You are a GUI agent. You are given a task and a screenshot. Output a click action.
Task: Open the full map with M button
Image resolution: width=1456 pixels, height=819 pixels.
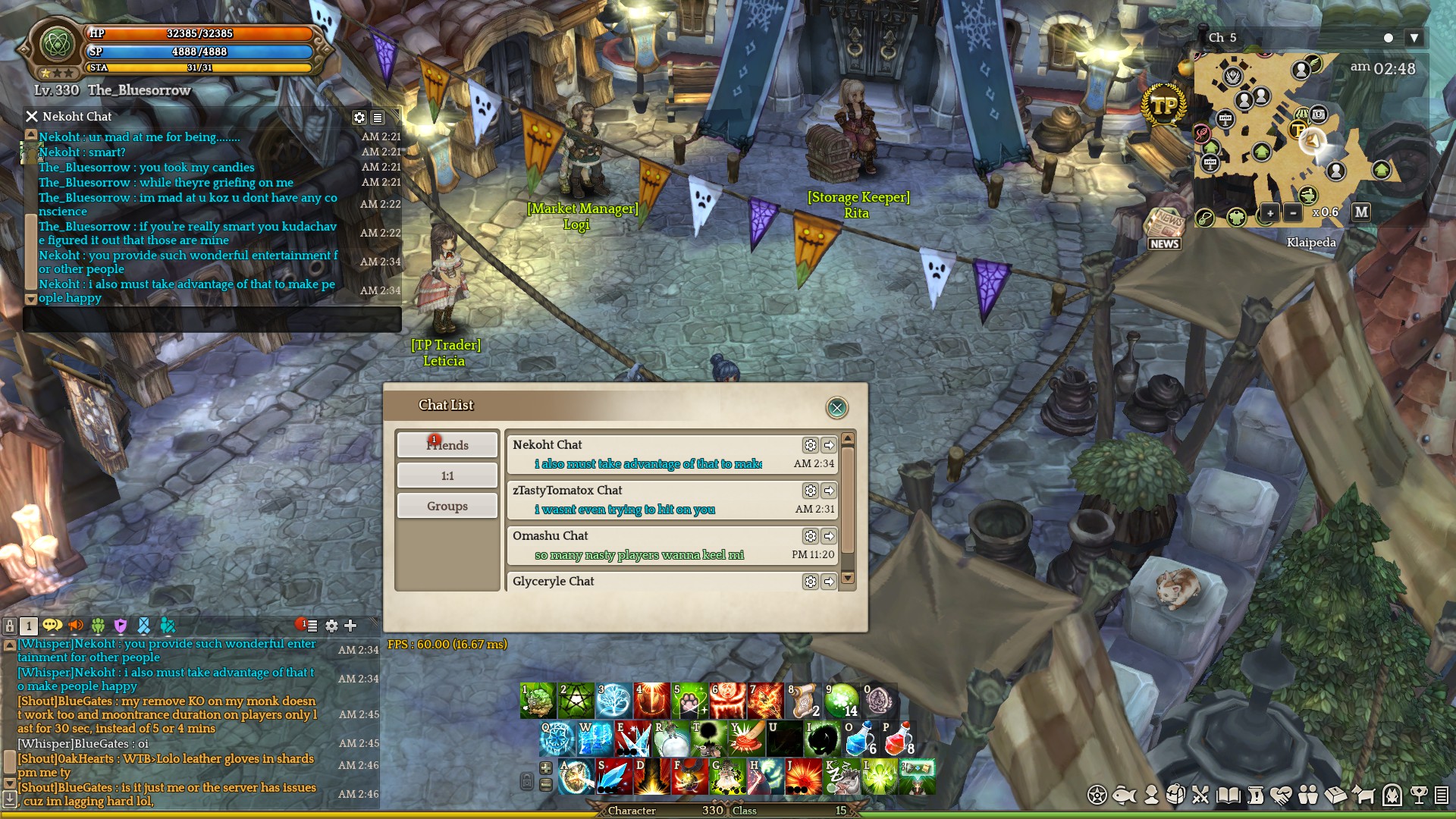pyautogui.click(x=1361, y=212)
